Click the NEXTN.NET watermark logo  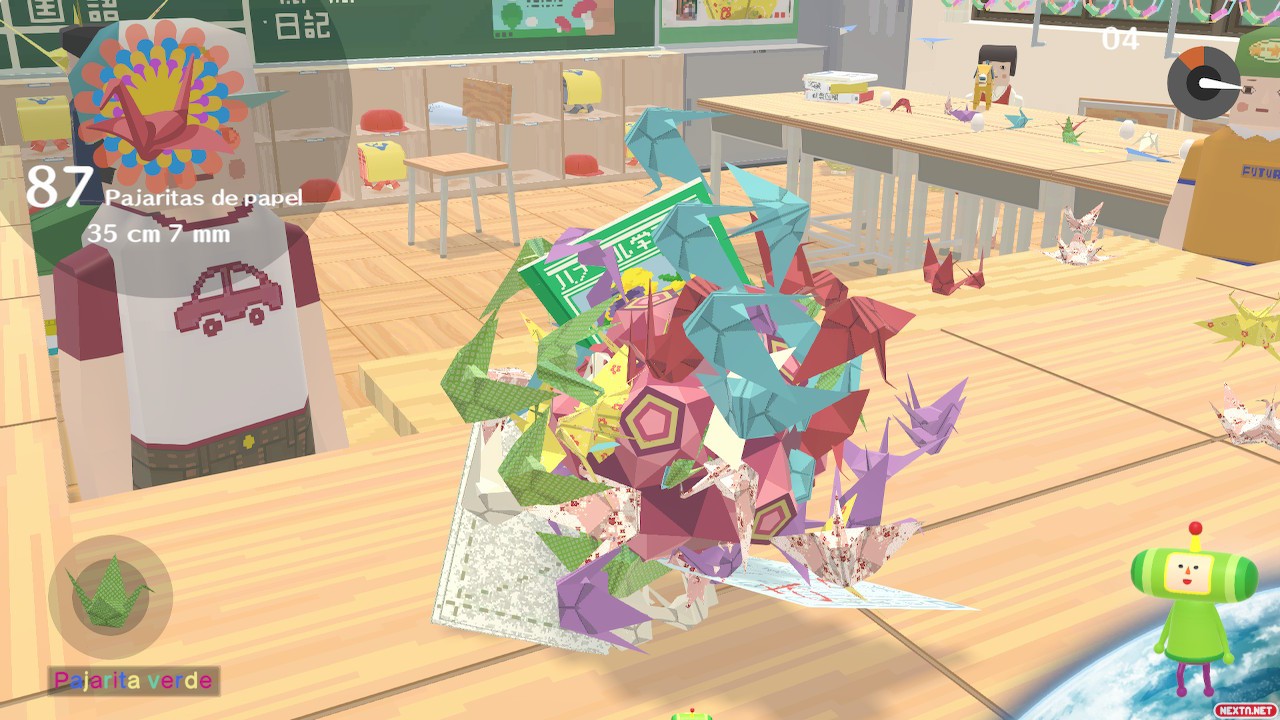point(1244,710)
